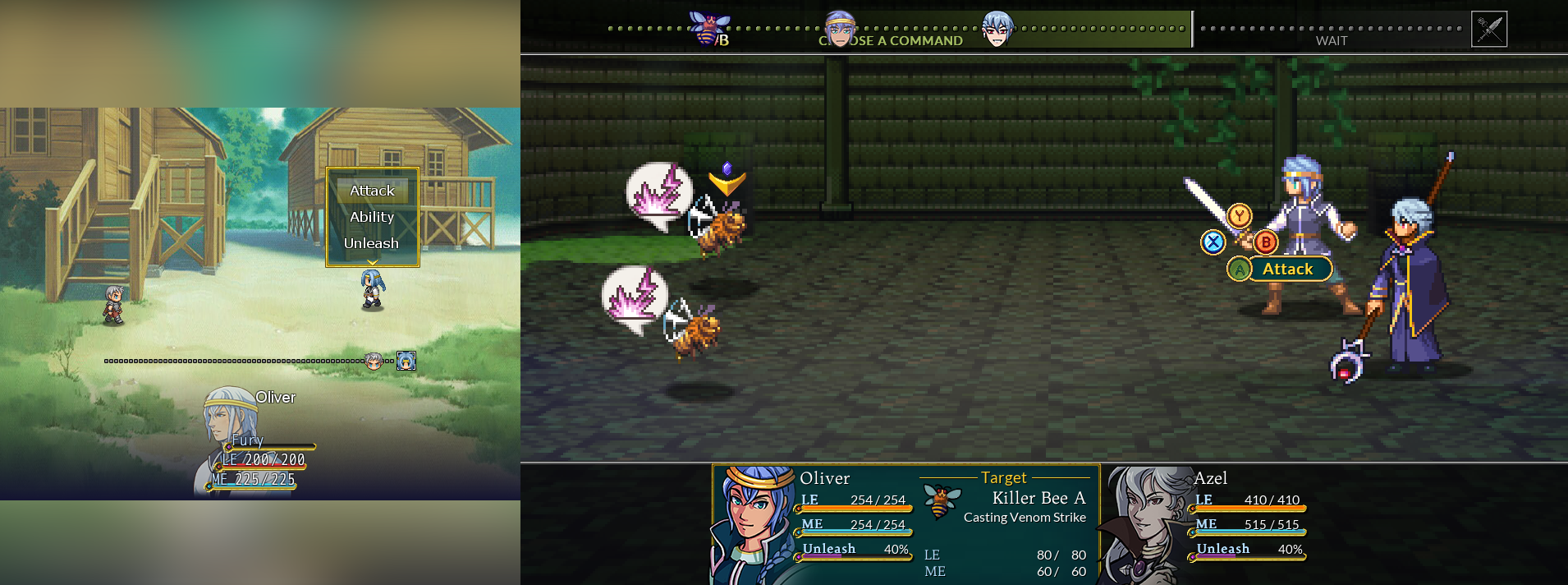Viewport: 1568px width, 585px height.
Task: Select the Killer Bee portrait on the turn bar
Action: 708,28
